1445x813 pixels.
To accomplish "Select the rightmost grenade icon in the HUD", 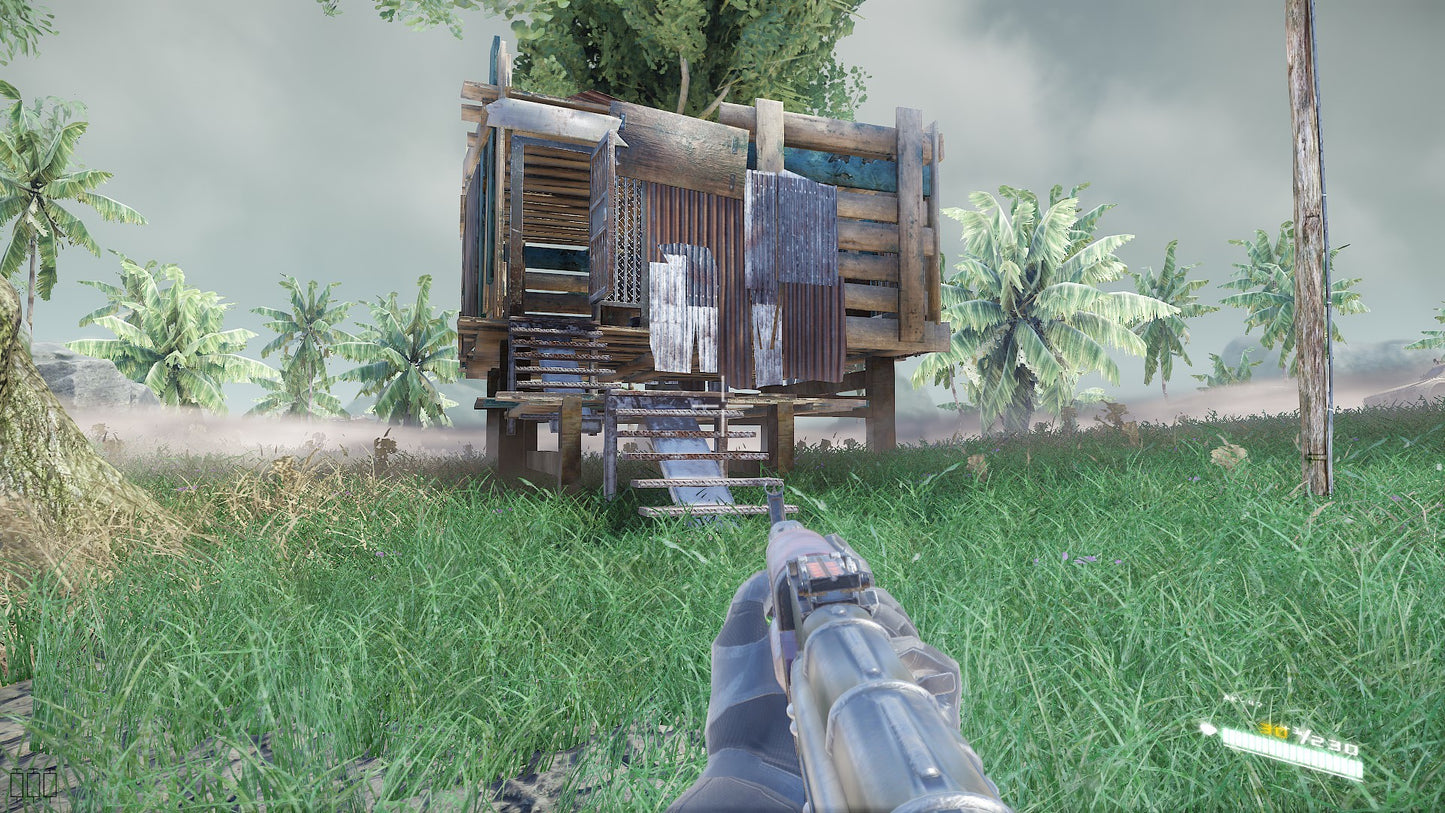I will (50, 784).
